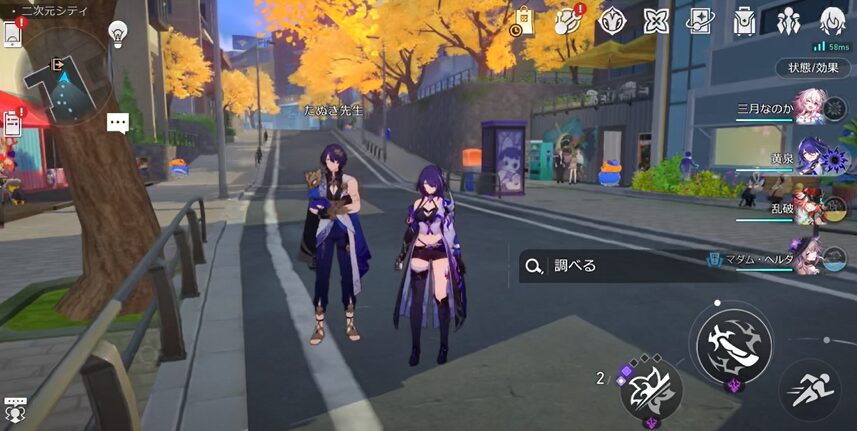
Task: Open the icon with the red alert badge in top bar
Action: coord(568,21)
